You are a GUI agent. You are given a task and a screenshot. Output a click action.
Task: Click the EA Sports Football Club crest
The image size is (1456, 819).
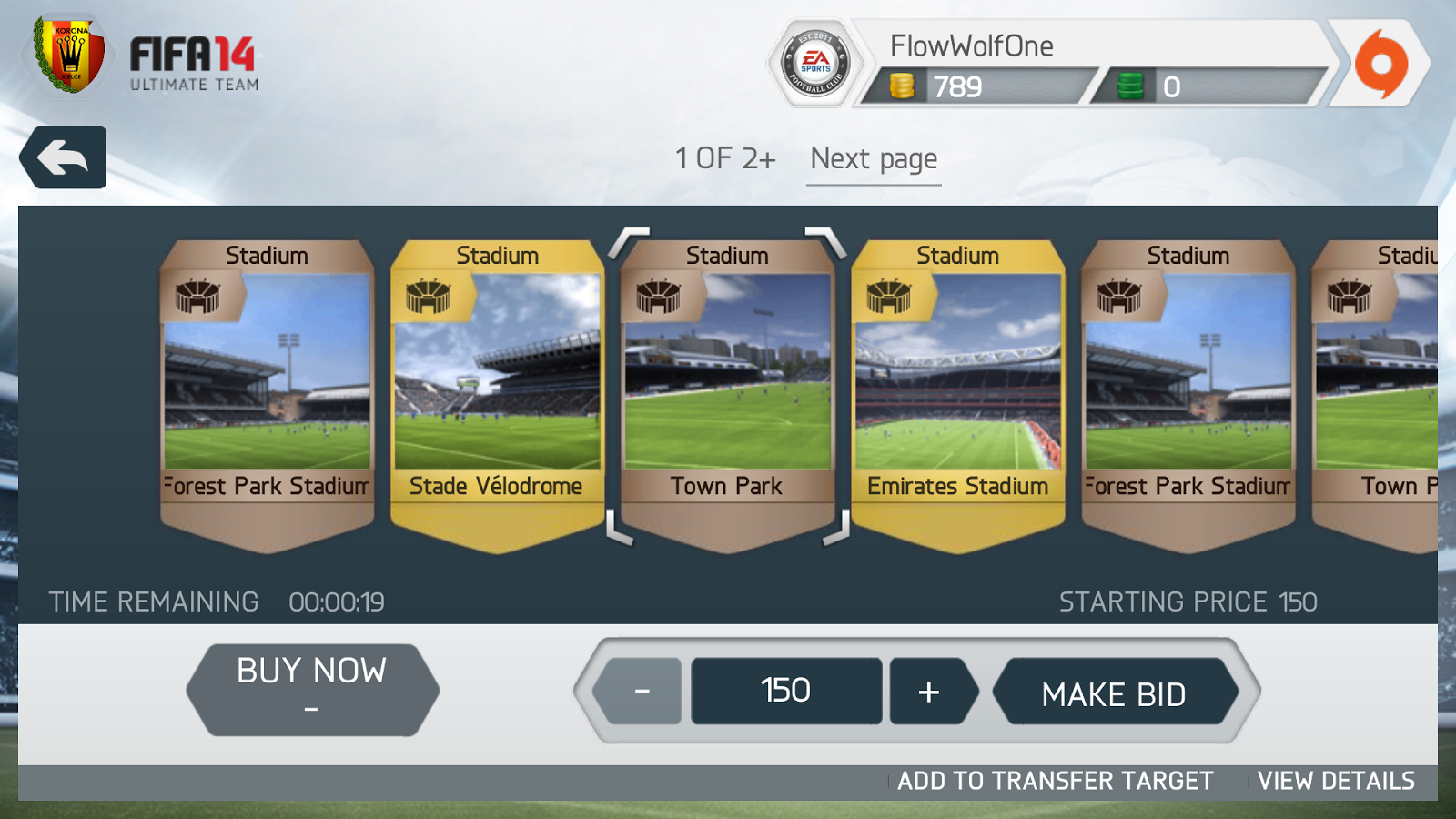pos(814,62)
